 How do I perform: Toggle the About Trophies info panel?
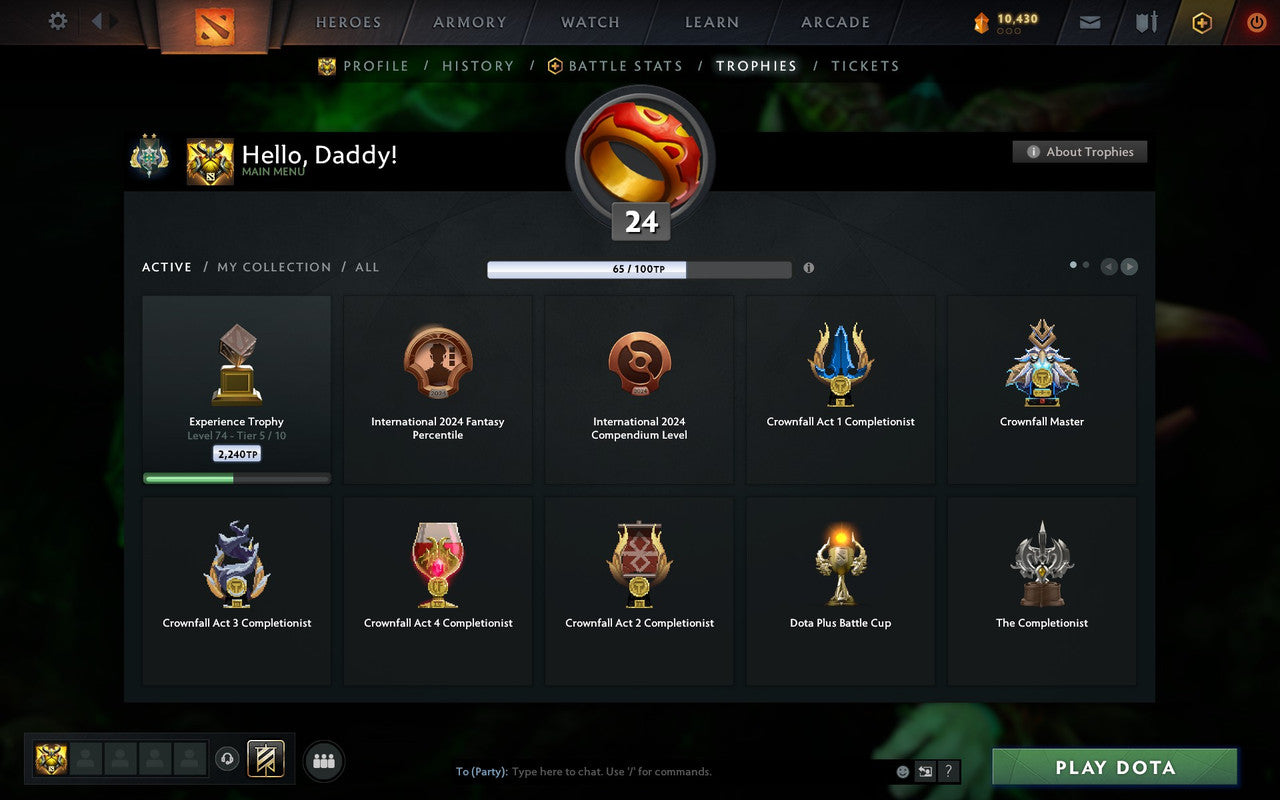1080,152
